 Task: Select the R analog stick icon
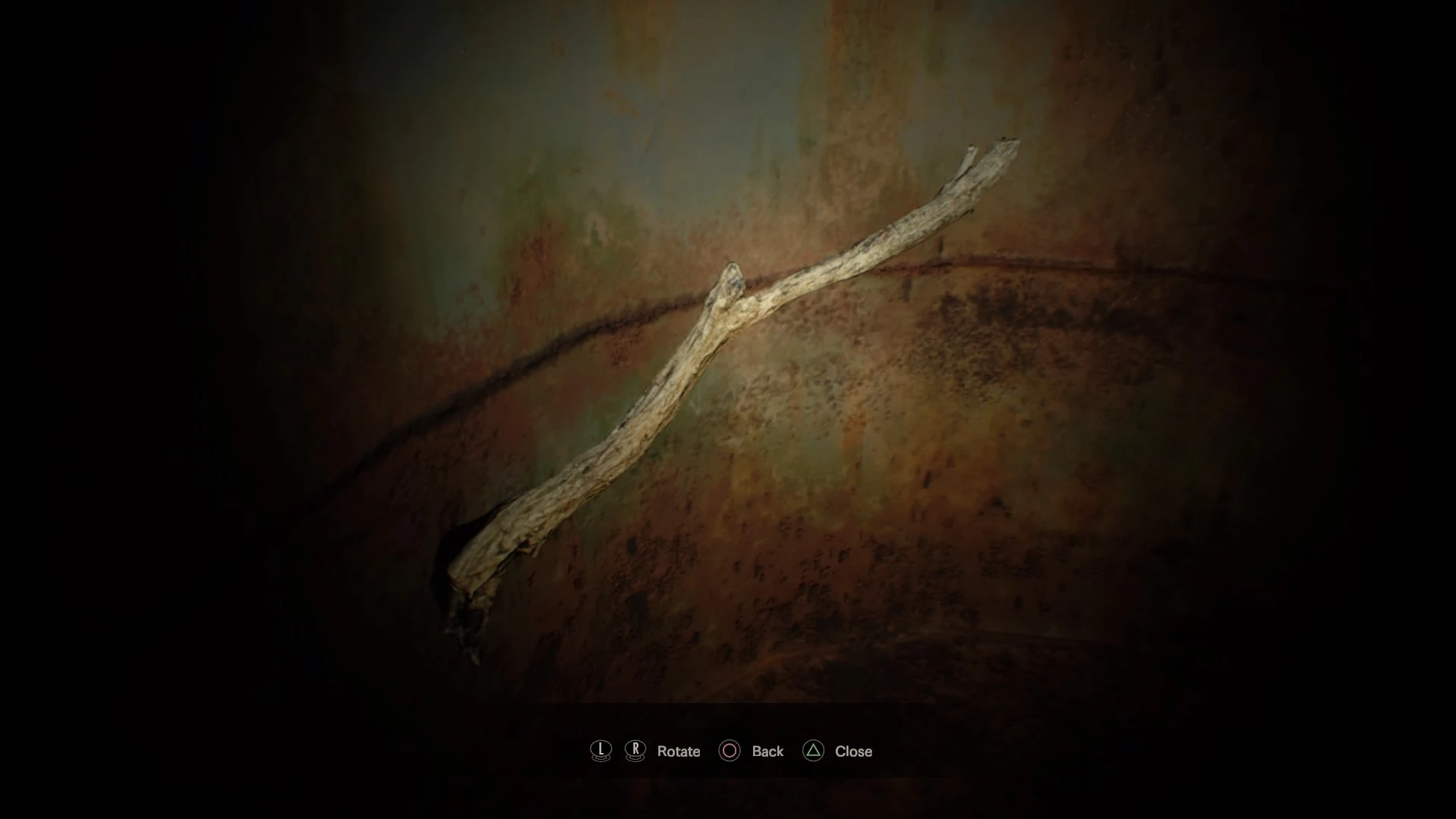[x=634, y=752]
